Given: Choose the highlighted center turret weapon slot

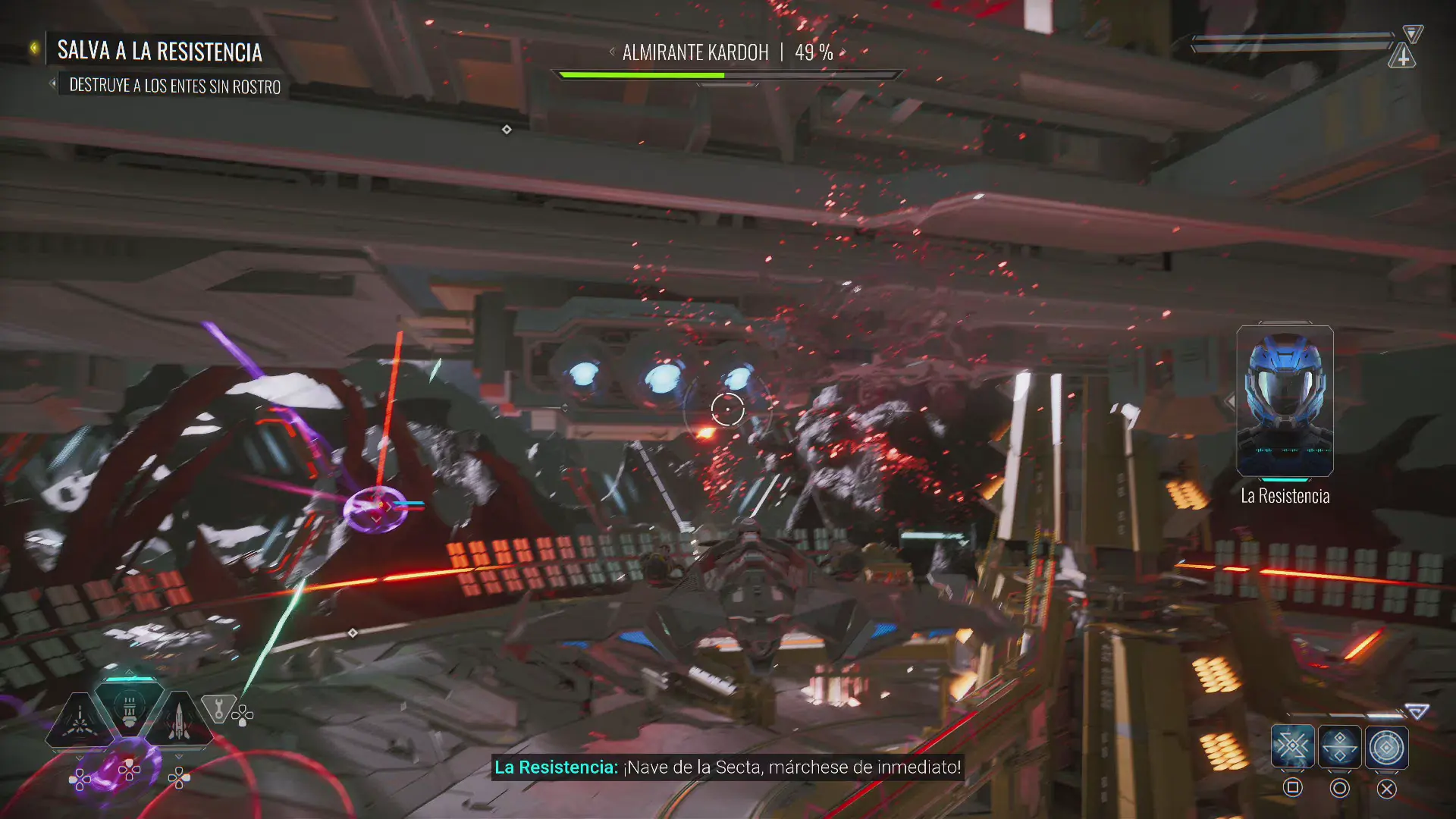Looking at the screenshot, I should tap(129, 709).
